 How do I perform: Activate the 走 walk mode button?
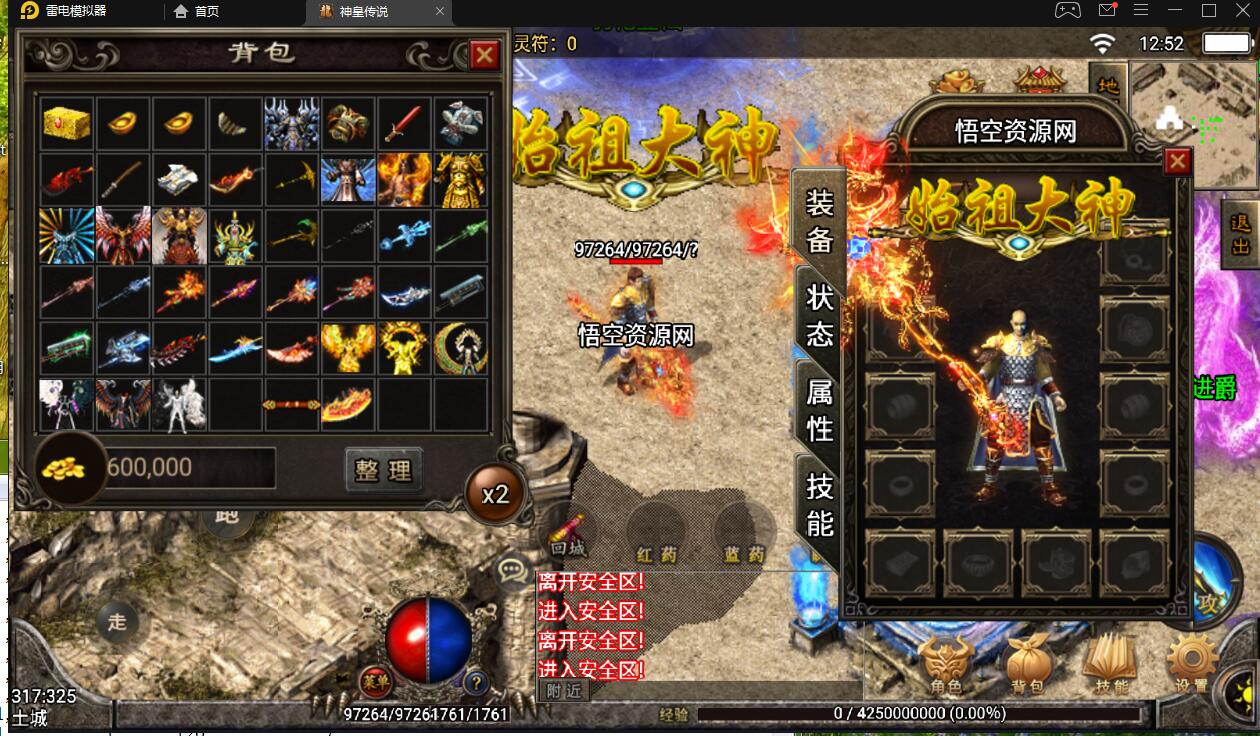[x=117, y=622]
